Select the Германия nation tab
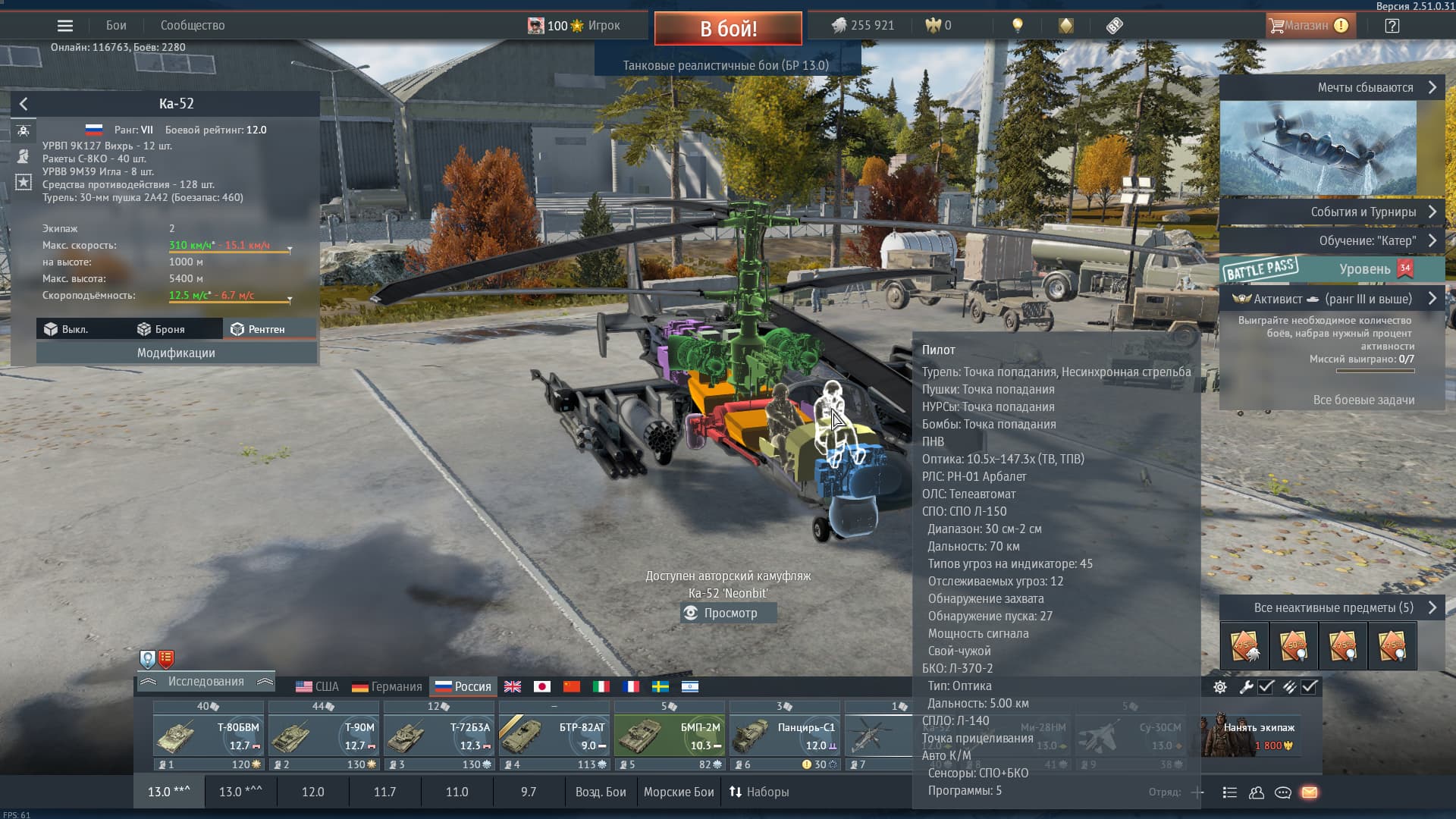This screenshot has width=1456, height=819. point(387,686)
